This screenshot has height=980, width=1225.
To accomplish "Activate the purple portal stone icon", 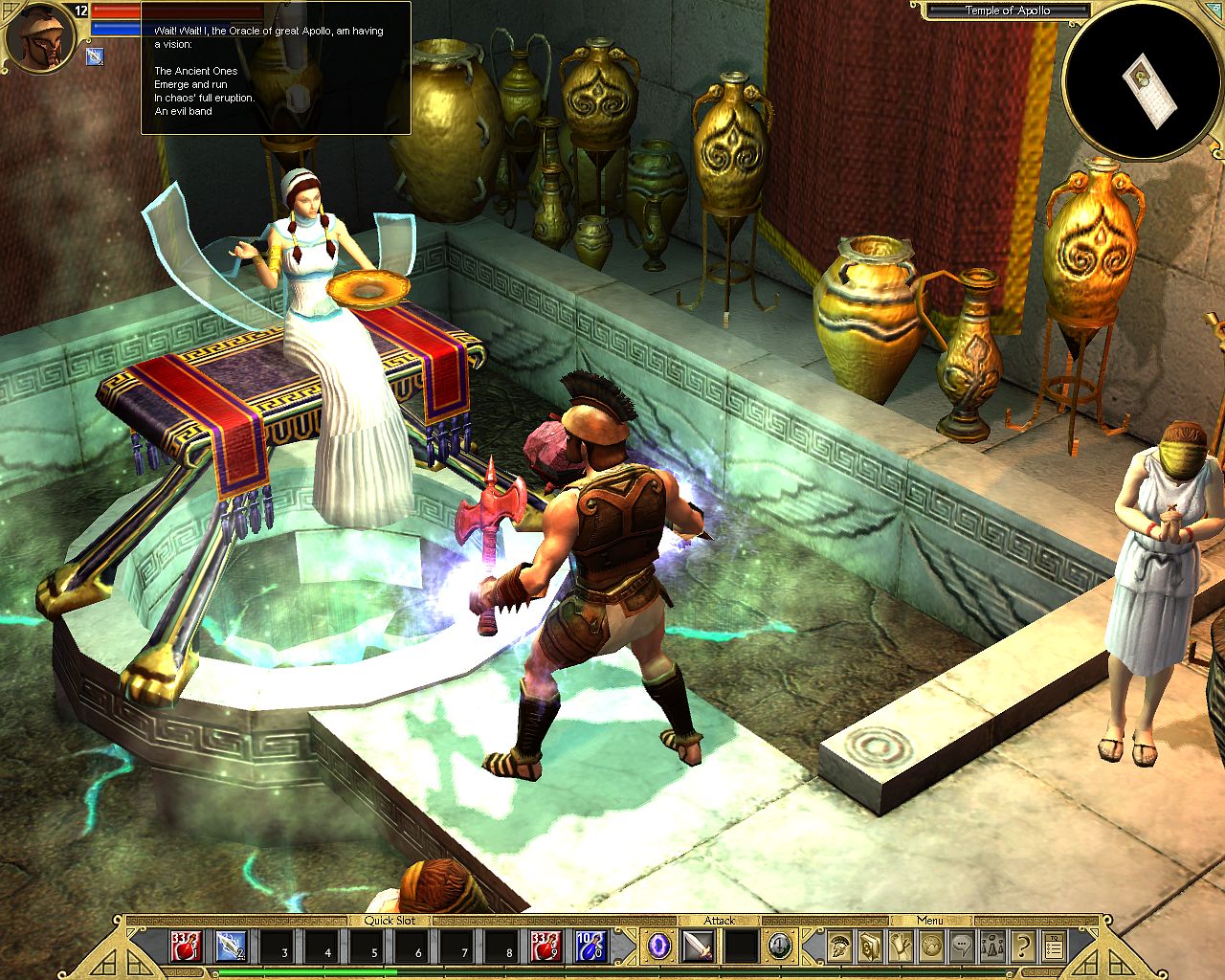I will [x=659, y=947].
